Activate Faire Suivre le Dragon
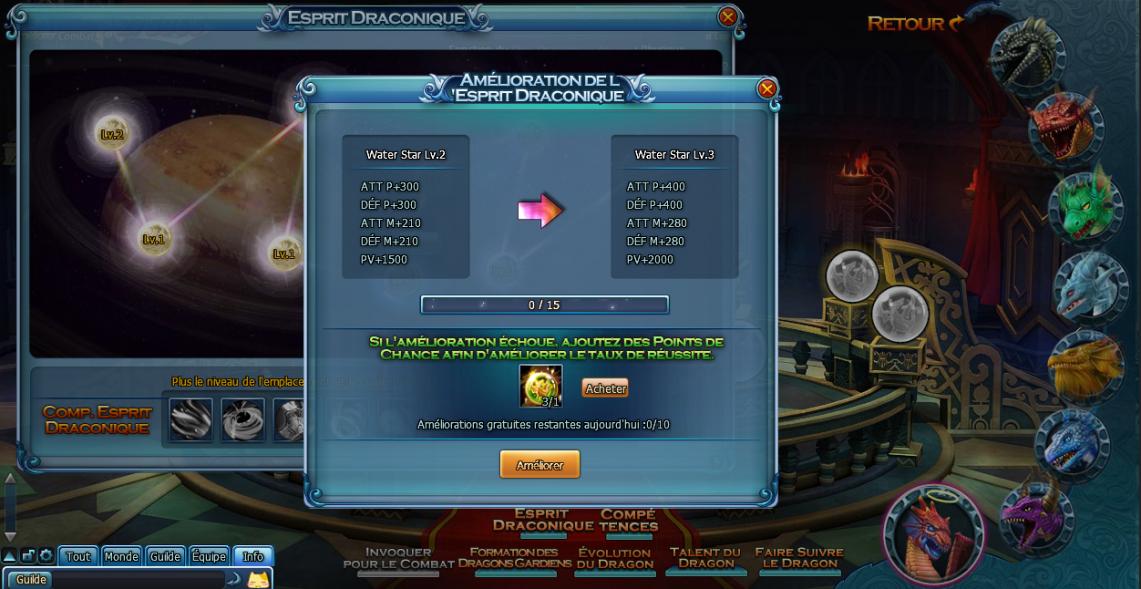Image resolution: width=1141 pixels, height=589 pixels. pos(799,557)
